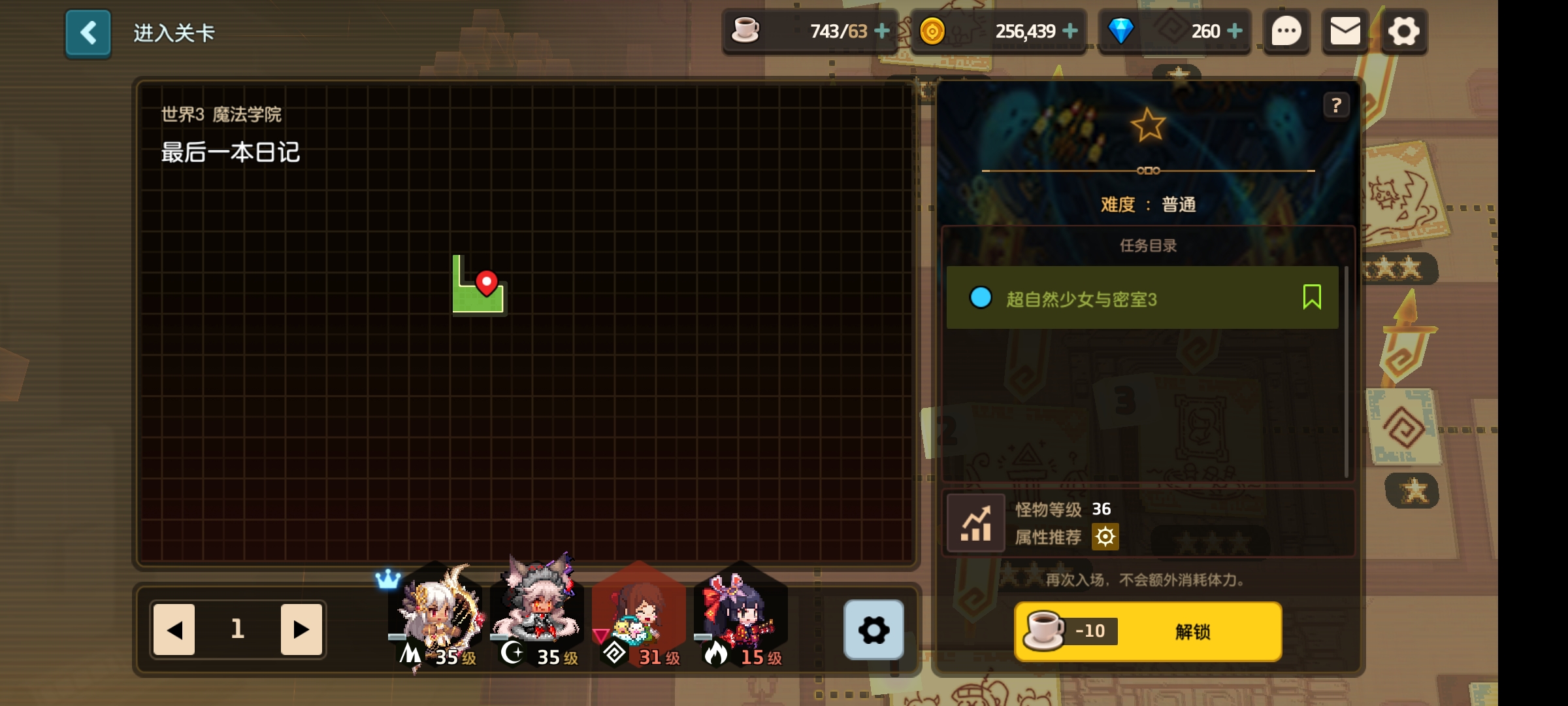The image size is (1568, 706).
Task: Add more coffee stamina
Action: pos(882,31)
